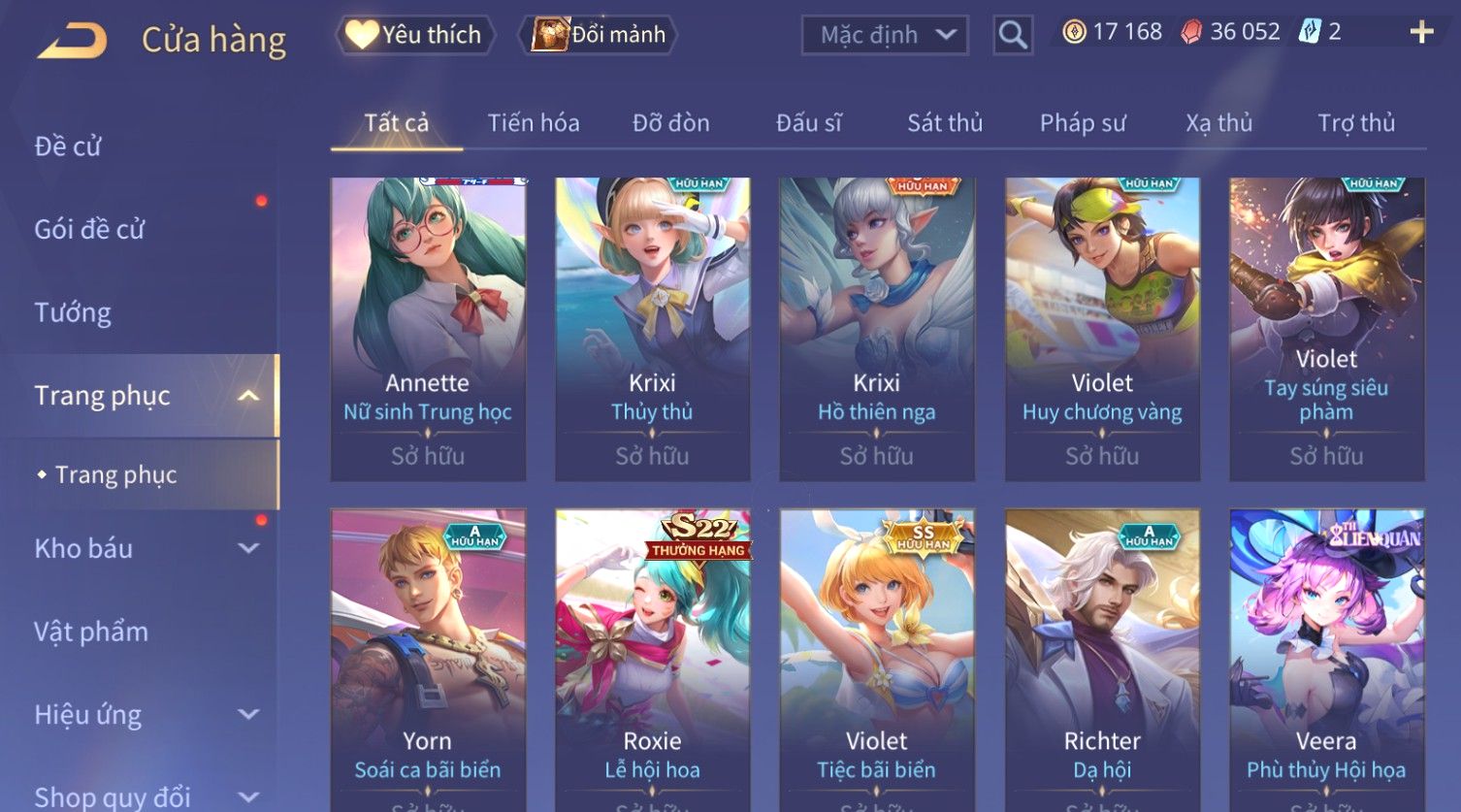The image size is (1461, 812).
Task: Choose the Sát thủ tab
Action: (x=945, y=123)
